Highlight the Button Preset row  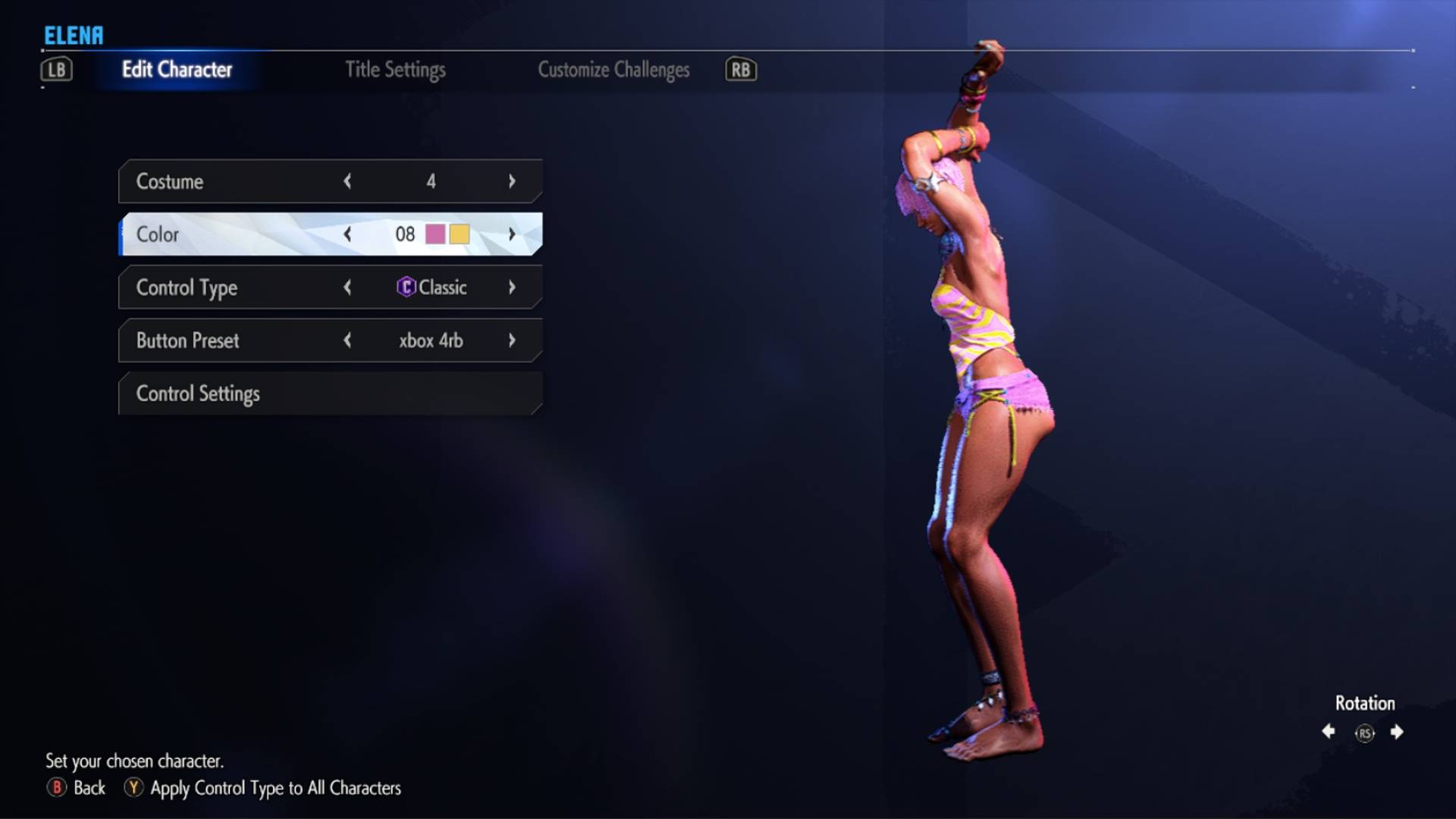tap(227, 340)
